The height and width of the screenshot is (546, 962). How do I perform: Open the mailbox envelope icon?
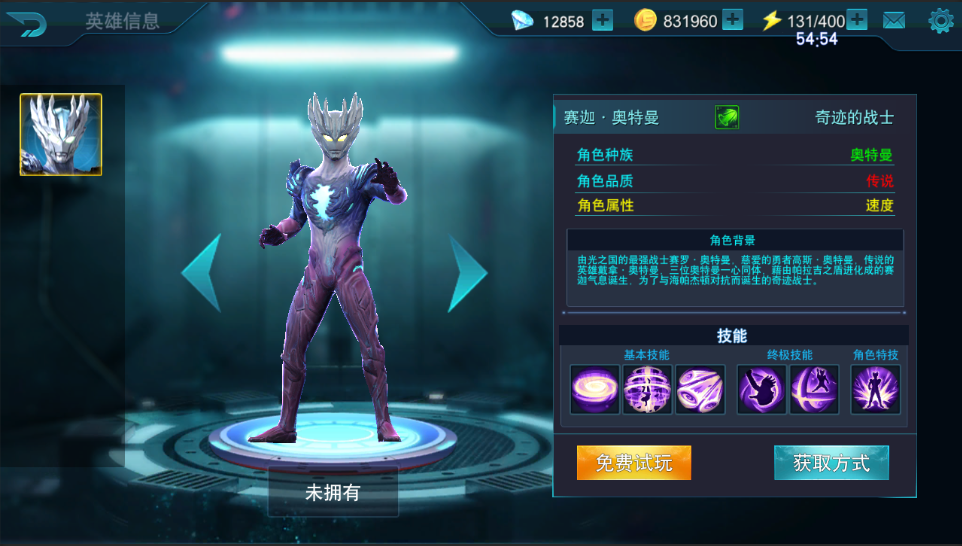[x=894, y=20]
